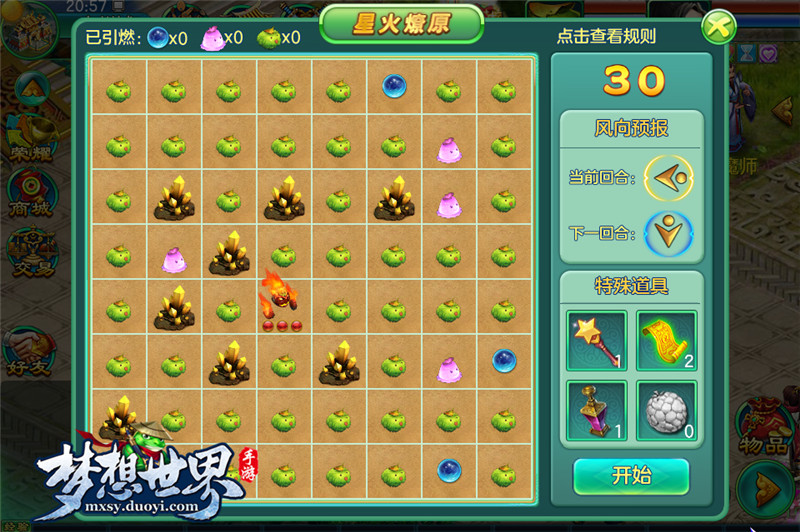Click the current round wind direction icon
The width and height of the screenshot is (800, 532).
[x=668, y=178]
